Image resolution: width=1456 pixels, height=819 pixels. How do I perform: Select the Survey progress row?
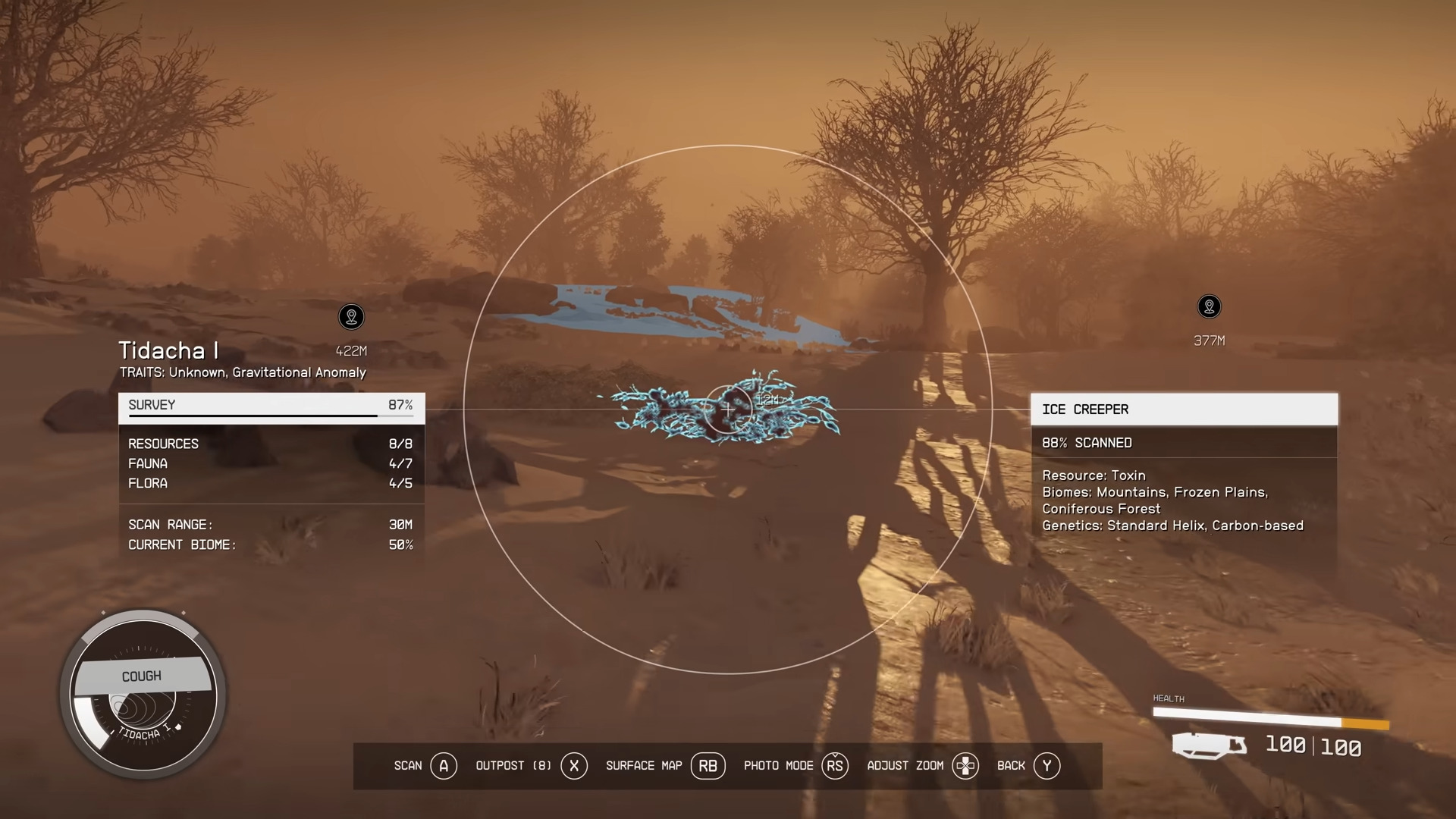pos(271,406)
